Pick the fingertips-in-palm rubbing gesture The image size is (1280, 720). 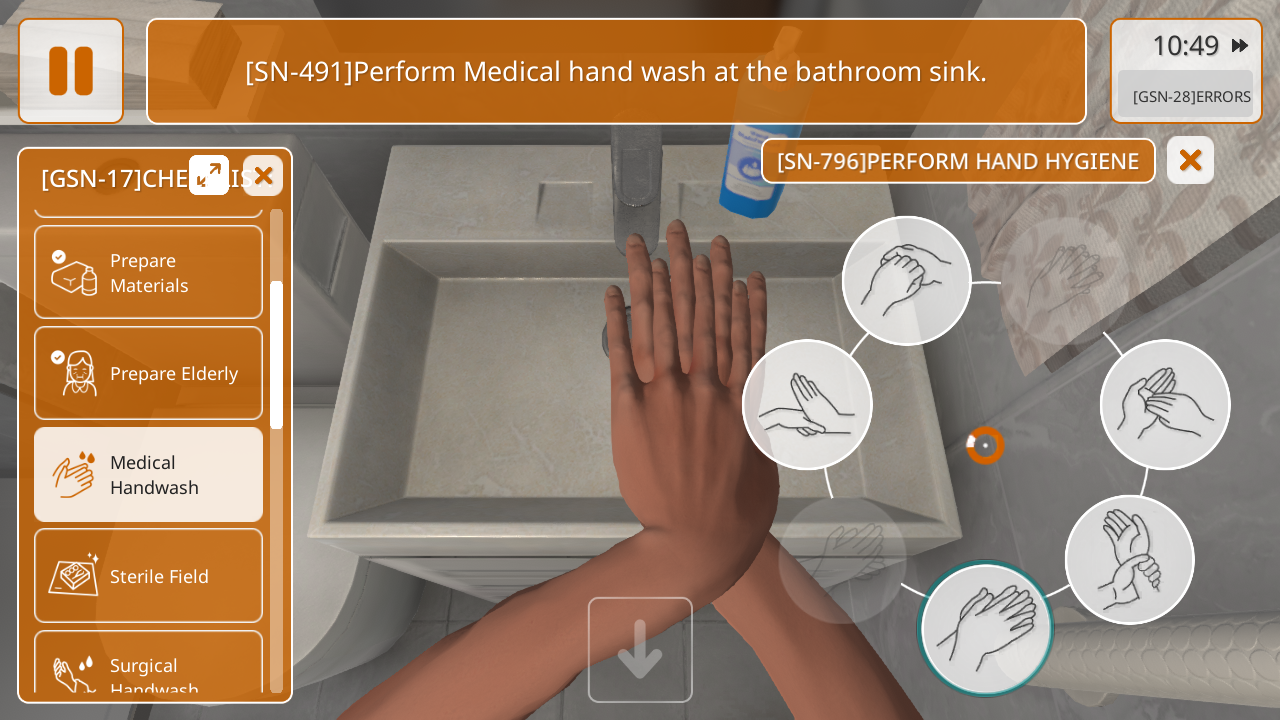pyautogui.click(x=1165, y=404)
